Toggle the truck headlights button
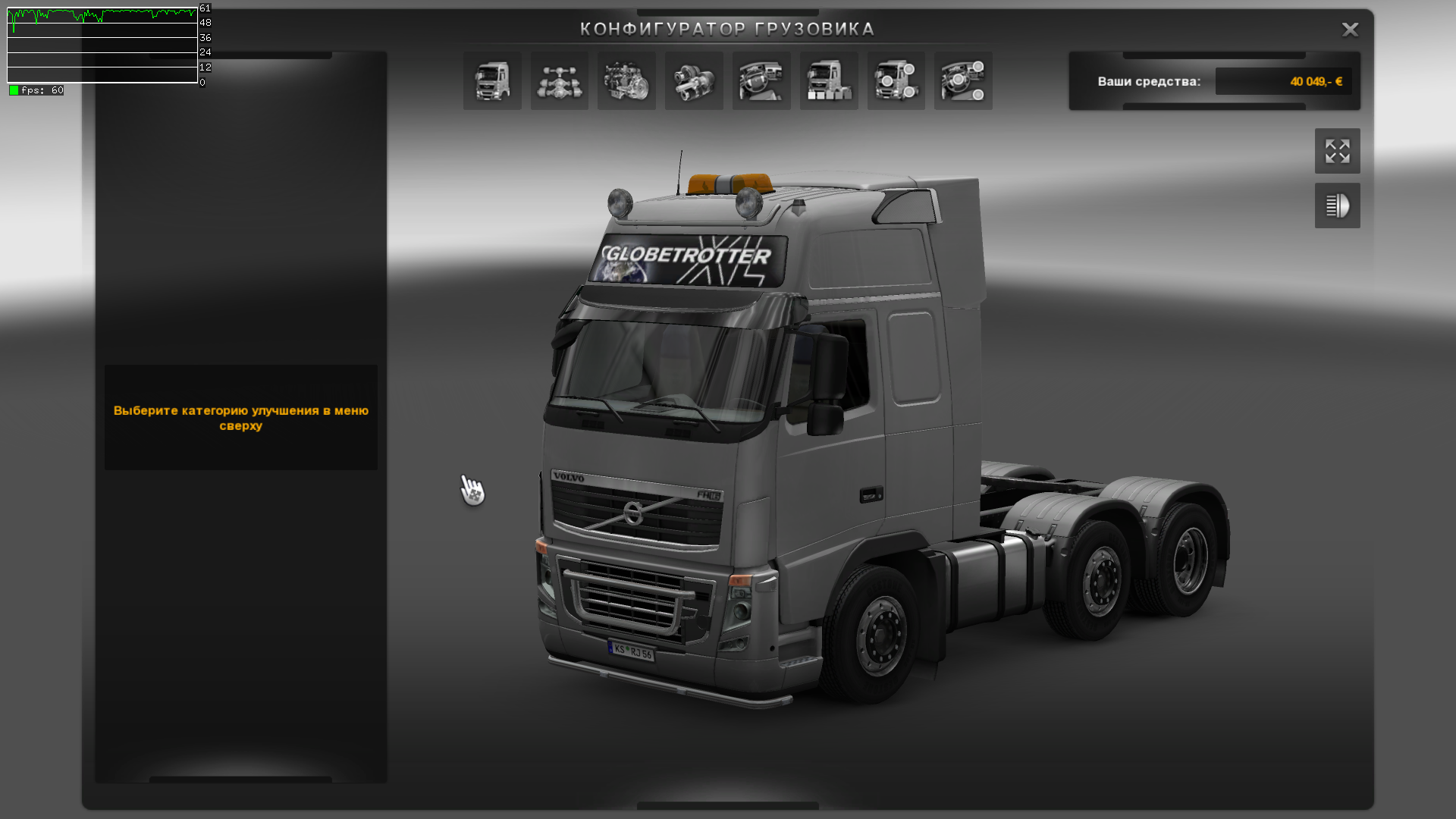Image resolution: width=1456 pixels, height=819 pixels. pos(1337,206)
